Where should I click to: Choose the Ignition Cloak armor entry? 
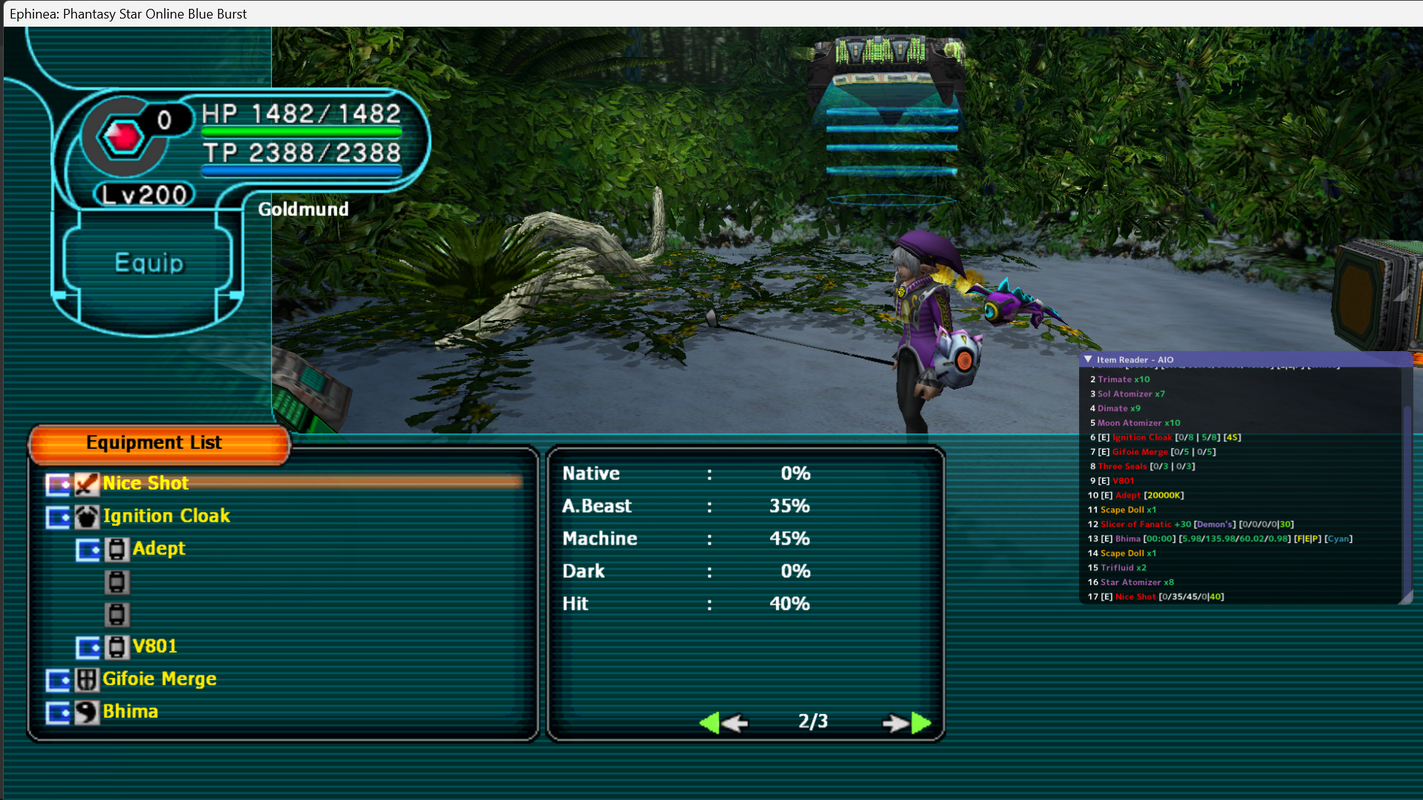(x=166, y=516)
